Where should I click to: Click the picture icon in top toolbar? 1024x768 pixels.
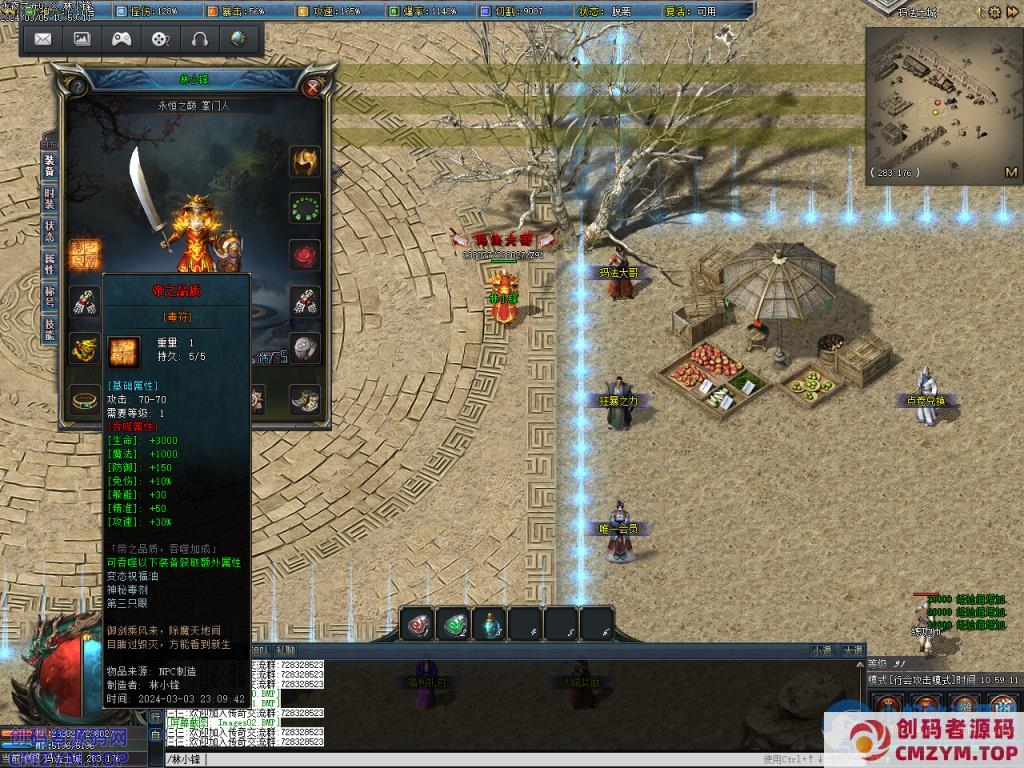tap(82, 39)
